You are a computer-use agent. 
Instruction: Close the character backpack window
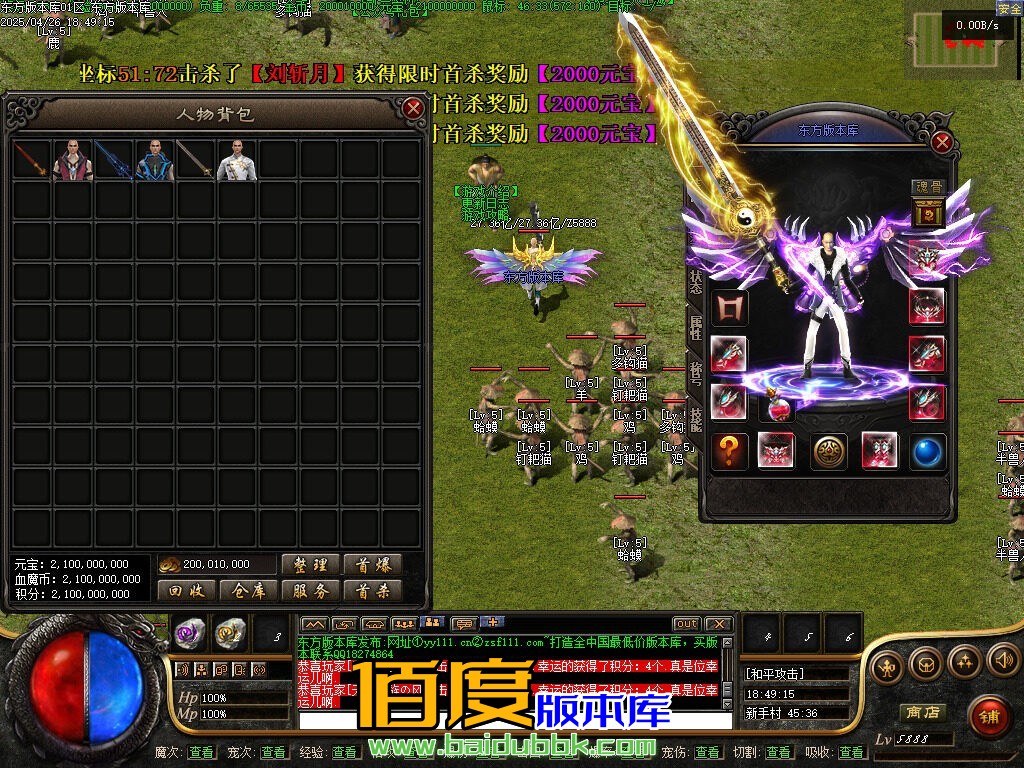pyautogui.click(x=412, y=108)
